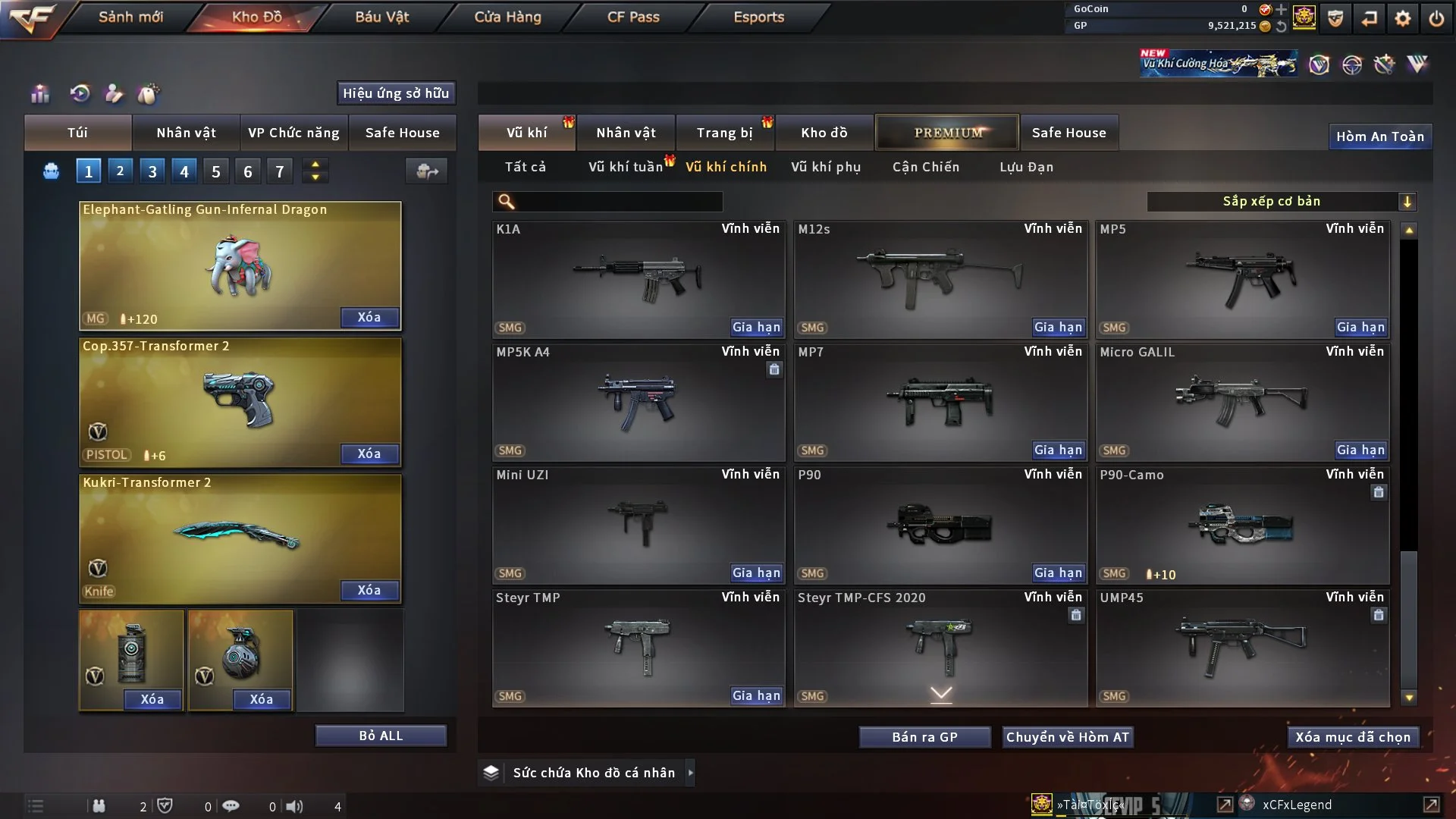Open the Cửa Hàng shop menu

(507, 17)
